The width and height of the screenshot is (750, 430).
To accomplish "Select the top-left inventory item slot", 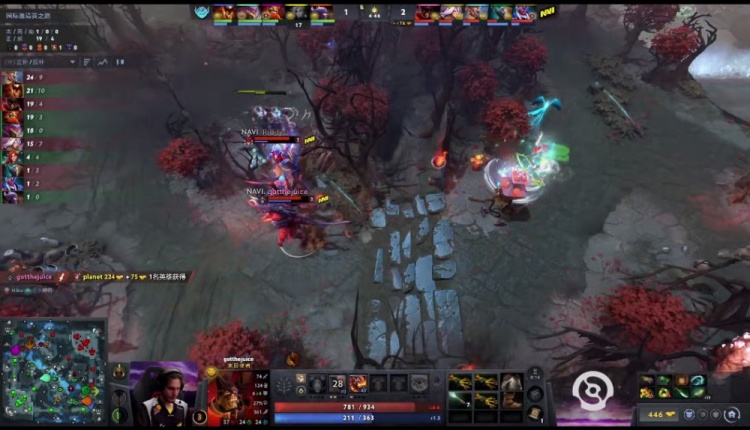I will point(461,382).
